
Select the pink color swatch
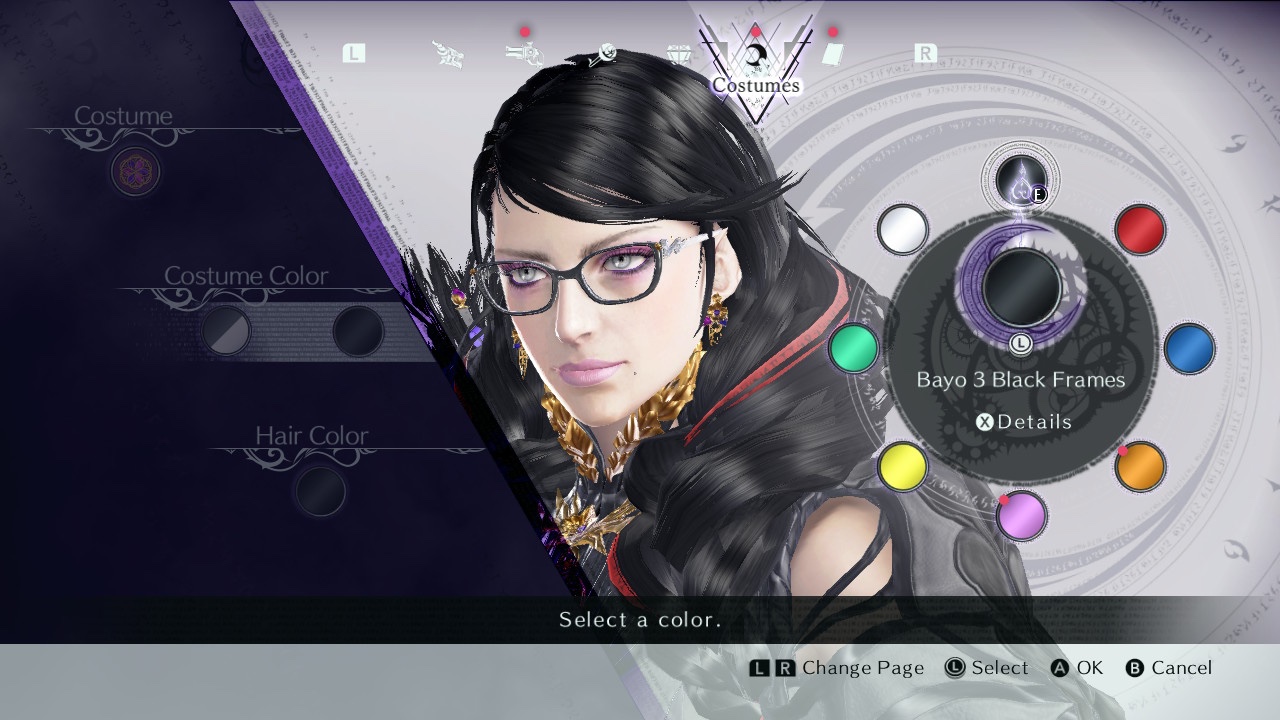coord(1021,516)
